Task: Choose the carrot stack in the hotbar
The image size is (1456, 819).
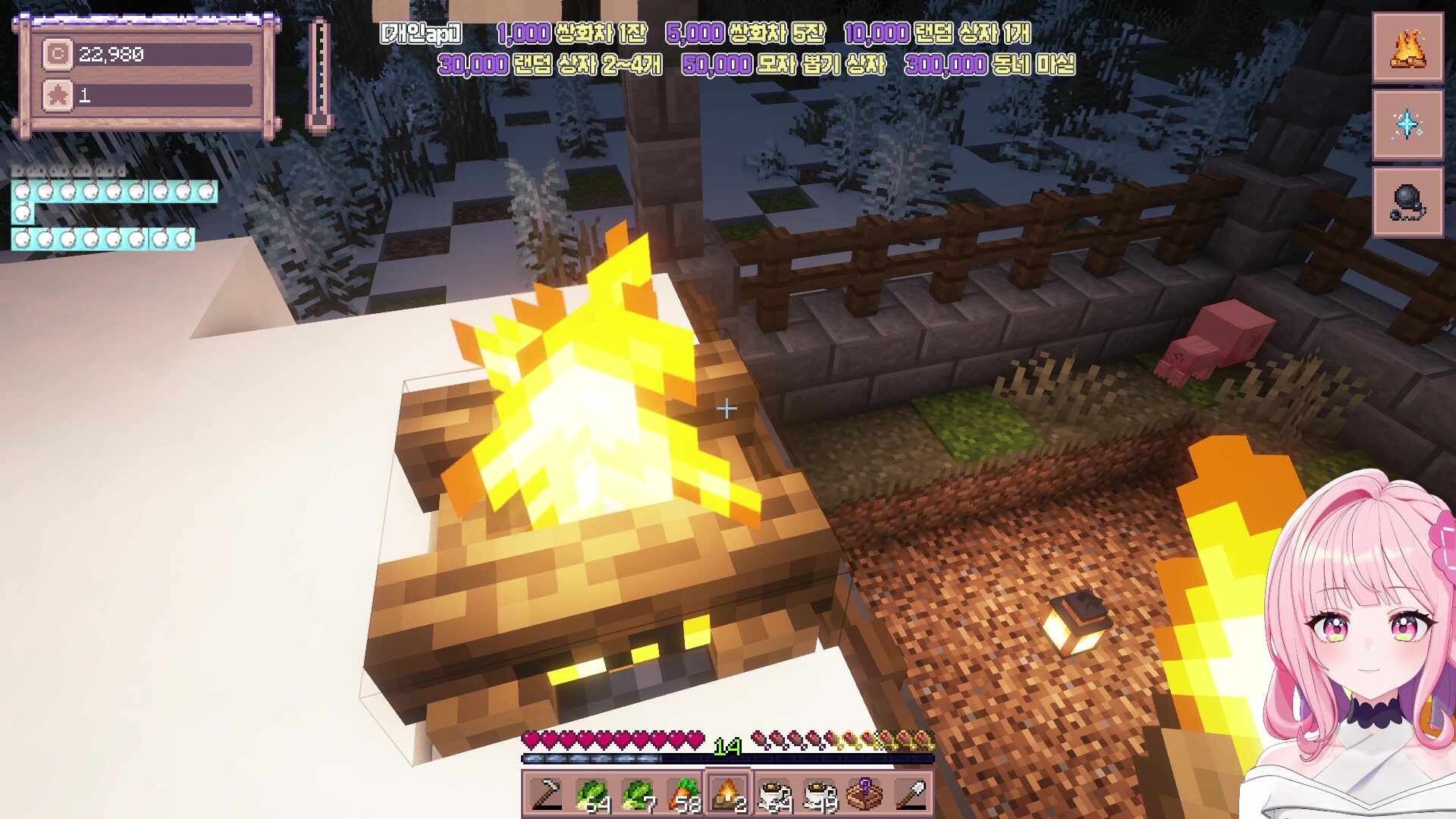Action: click(x=683, y=795)
